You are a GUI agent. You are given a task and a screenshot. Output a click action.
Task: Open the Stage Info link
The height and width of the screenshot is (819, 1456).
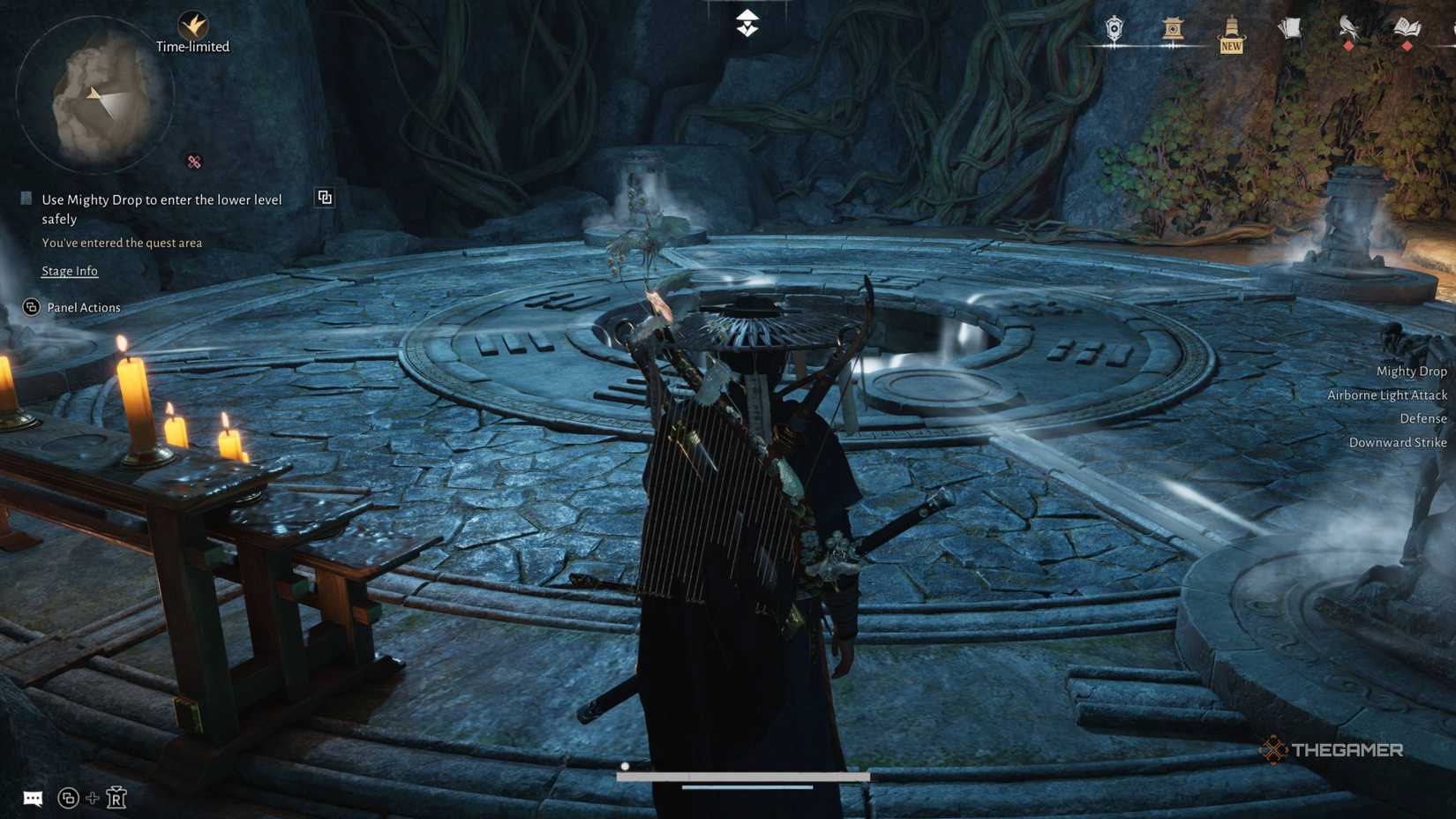(70, 270)
